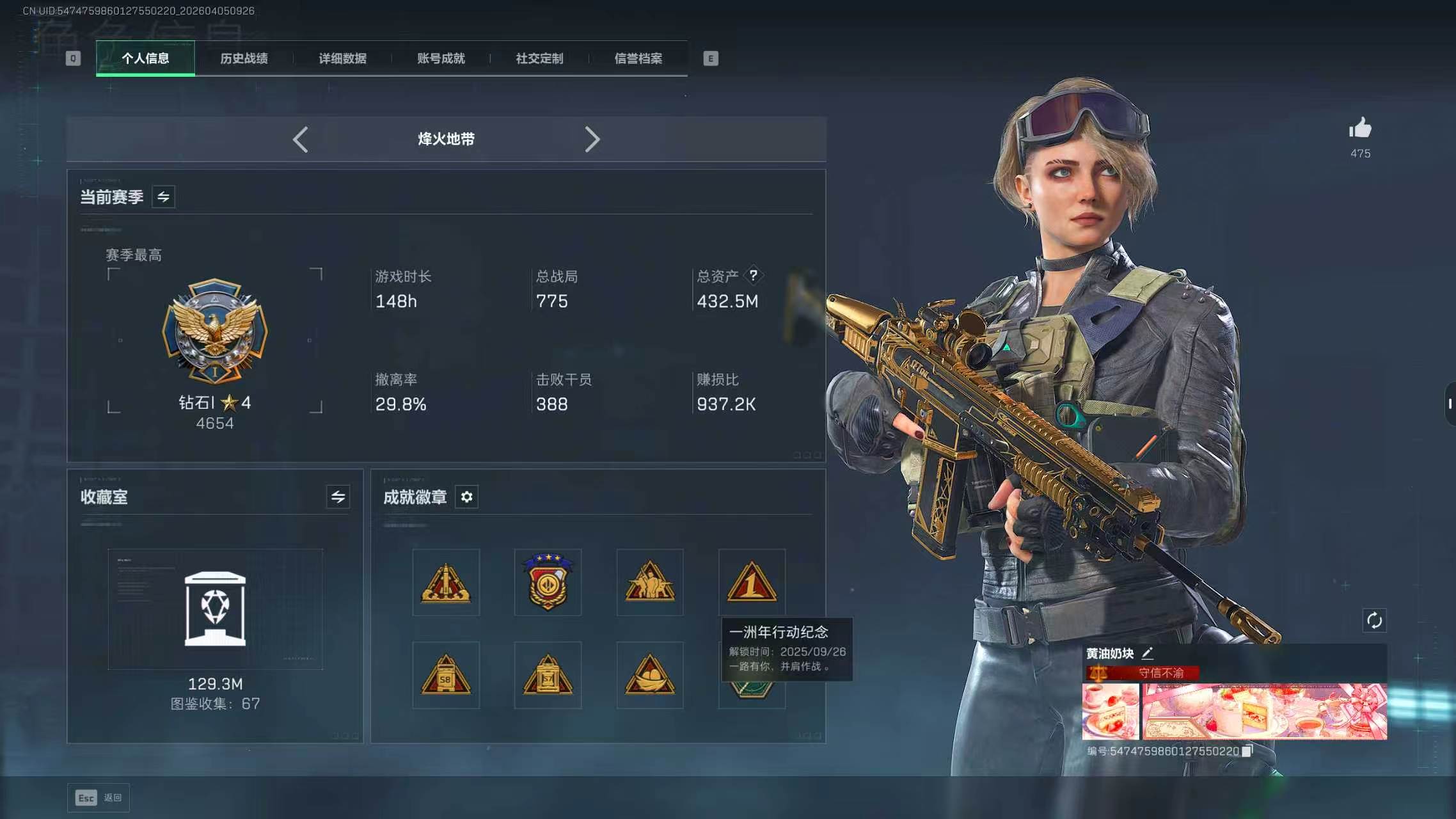Switch to the 历史战绩 tab
This screenshot has height=819, width=1456.
(x=243, y=58)
